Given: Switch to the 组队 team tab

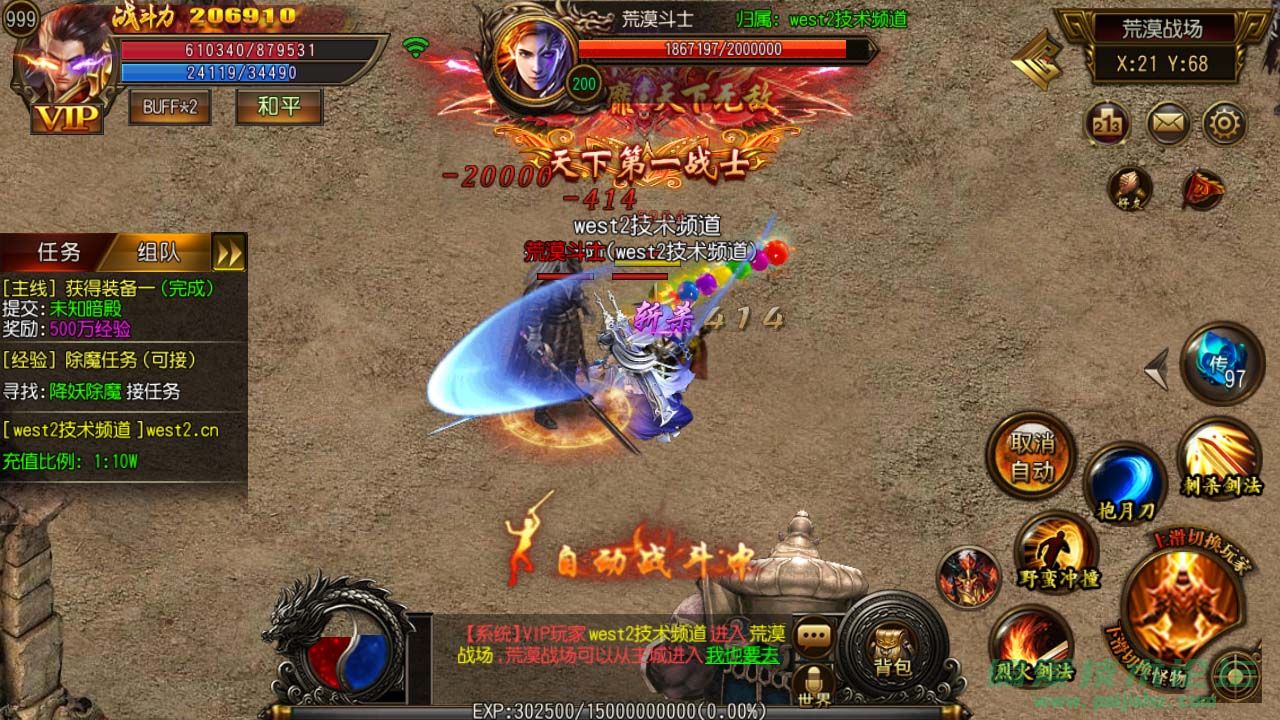Looking at the screenshot, I should click(158, 252).
